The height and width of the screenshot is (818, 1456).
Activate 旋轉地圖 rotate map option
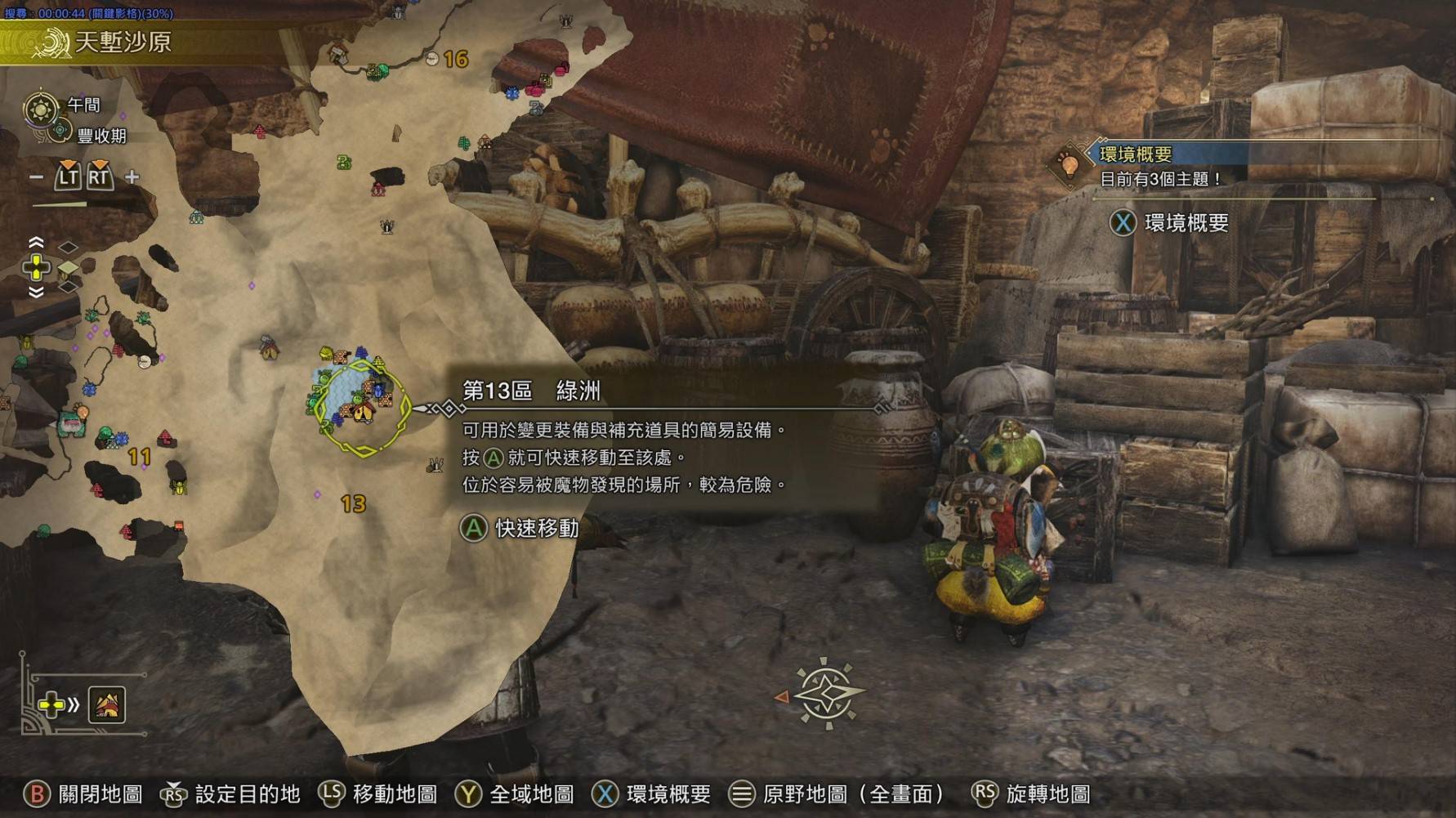1031,793
